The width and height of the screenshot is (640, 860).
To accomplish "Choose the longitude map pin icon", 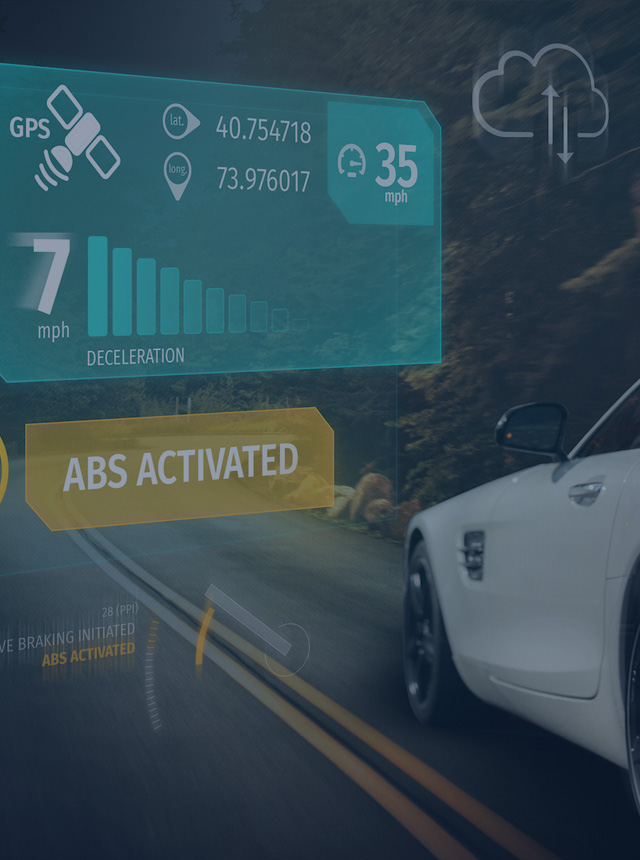I will [x=177, y=175].
